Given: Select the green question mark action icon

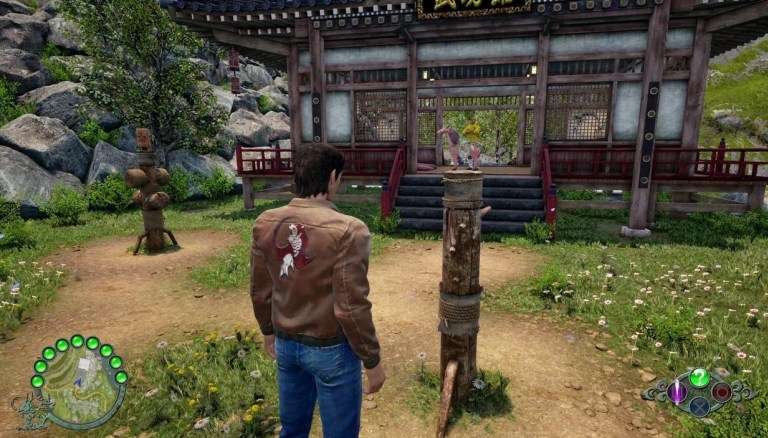Looking at the screenshot, I should tap(699, 377).
